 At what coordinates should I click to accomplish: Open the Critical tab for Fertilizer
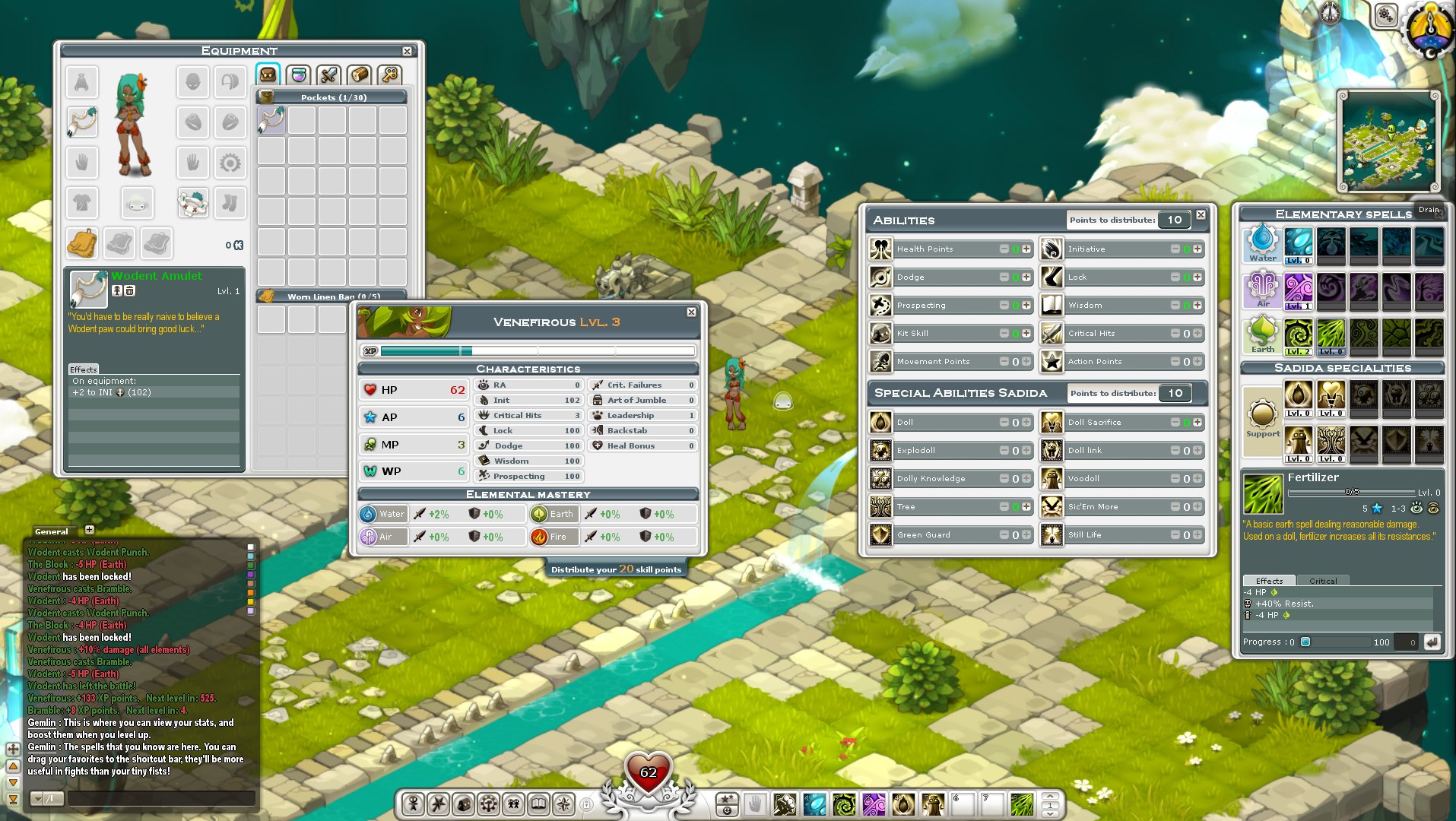1322,581
